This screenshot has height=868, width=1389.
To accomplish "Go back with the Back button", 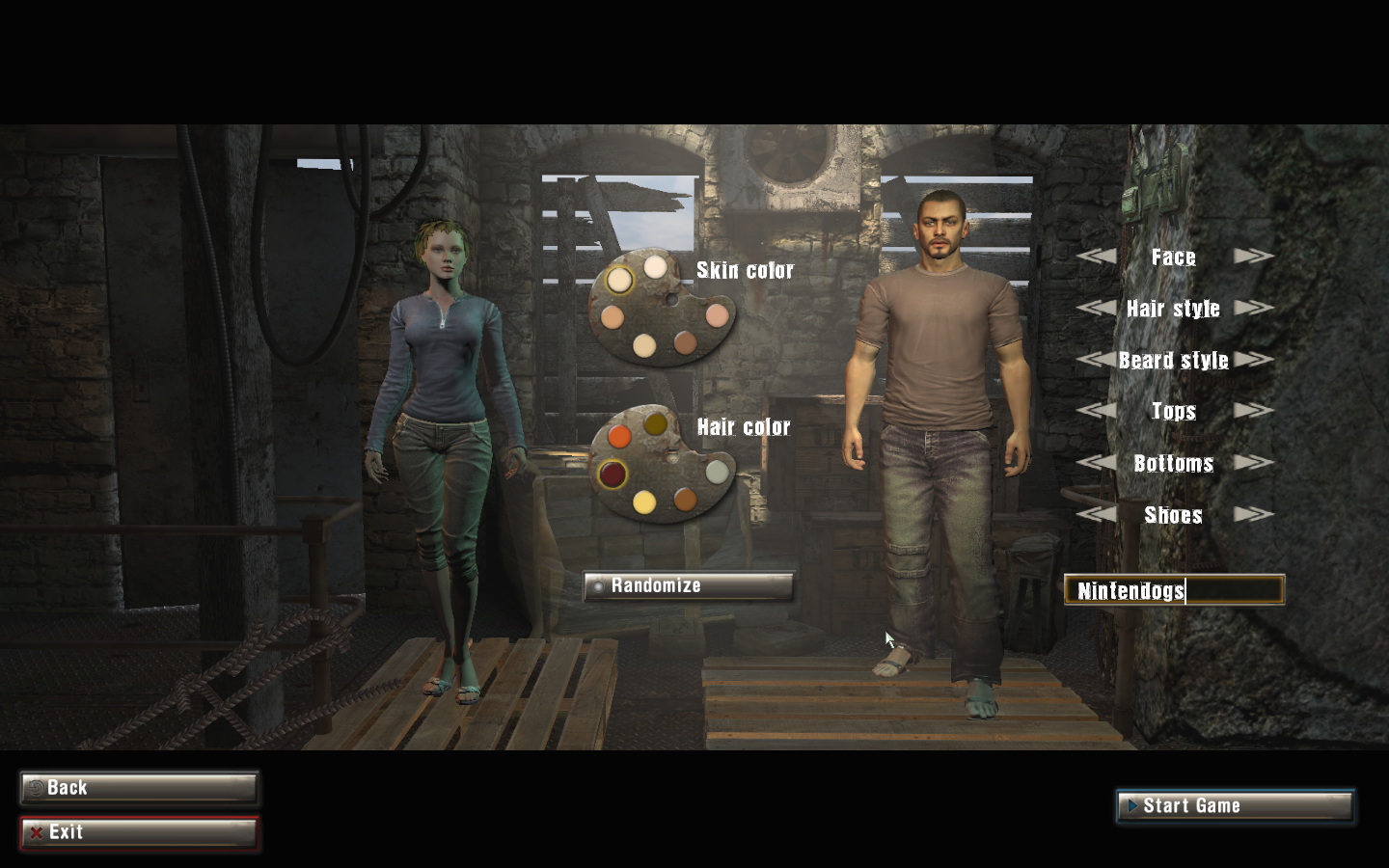I will pyautogui.click(x=139, y=788).
